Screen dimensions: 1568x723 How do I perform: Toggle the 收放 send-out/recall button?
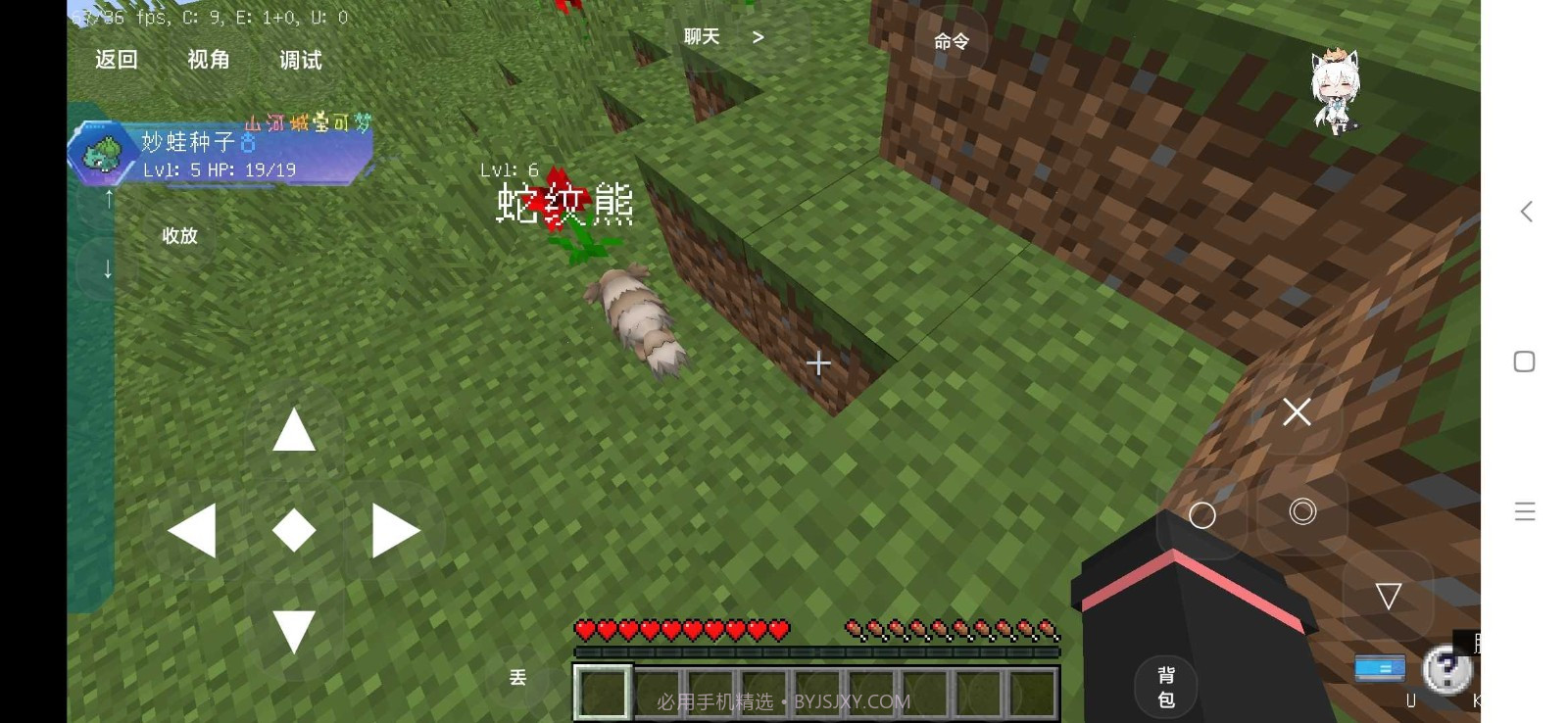[x=179, y=236]
